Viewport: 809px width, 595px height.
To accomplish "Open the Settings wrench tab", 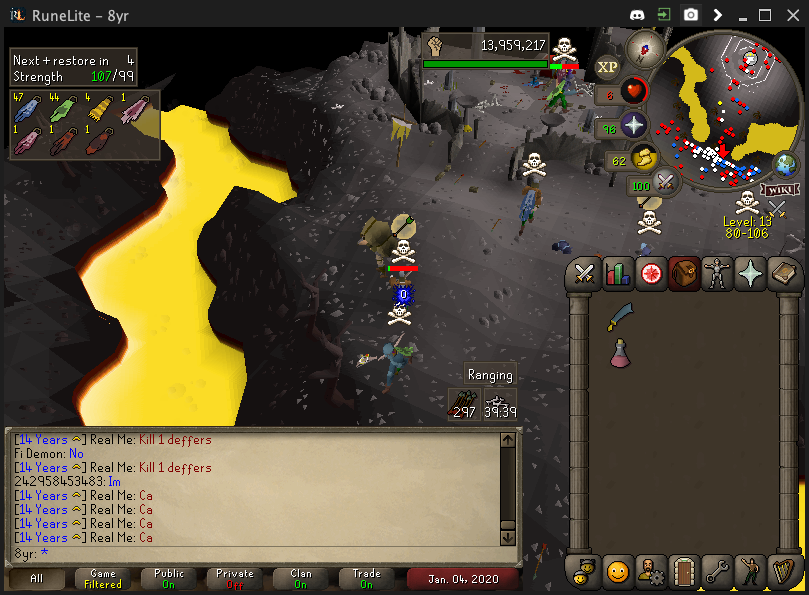I will (x=717, y=571).
